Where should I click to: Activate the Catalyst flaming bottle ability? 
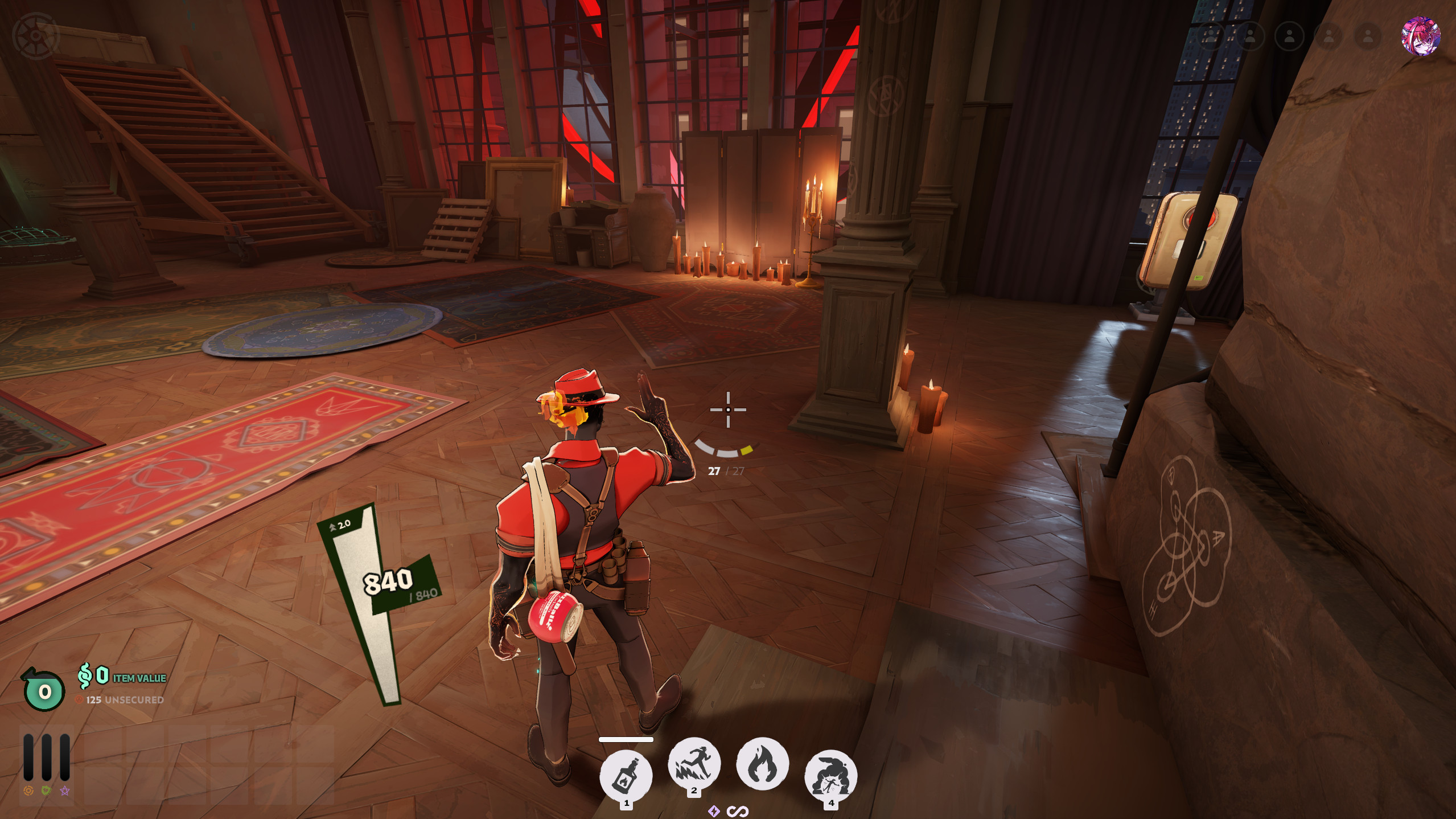pyautogui.click(x=626, y=775)
